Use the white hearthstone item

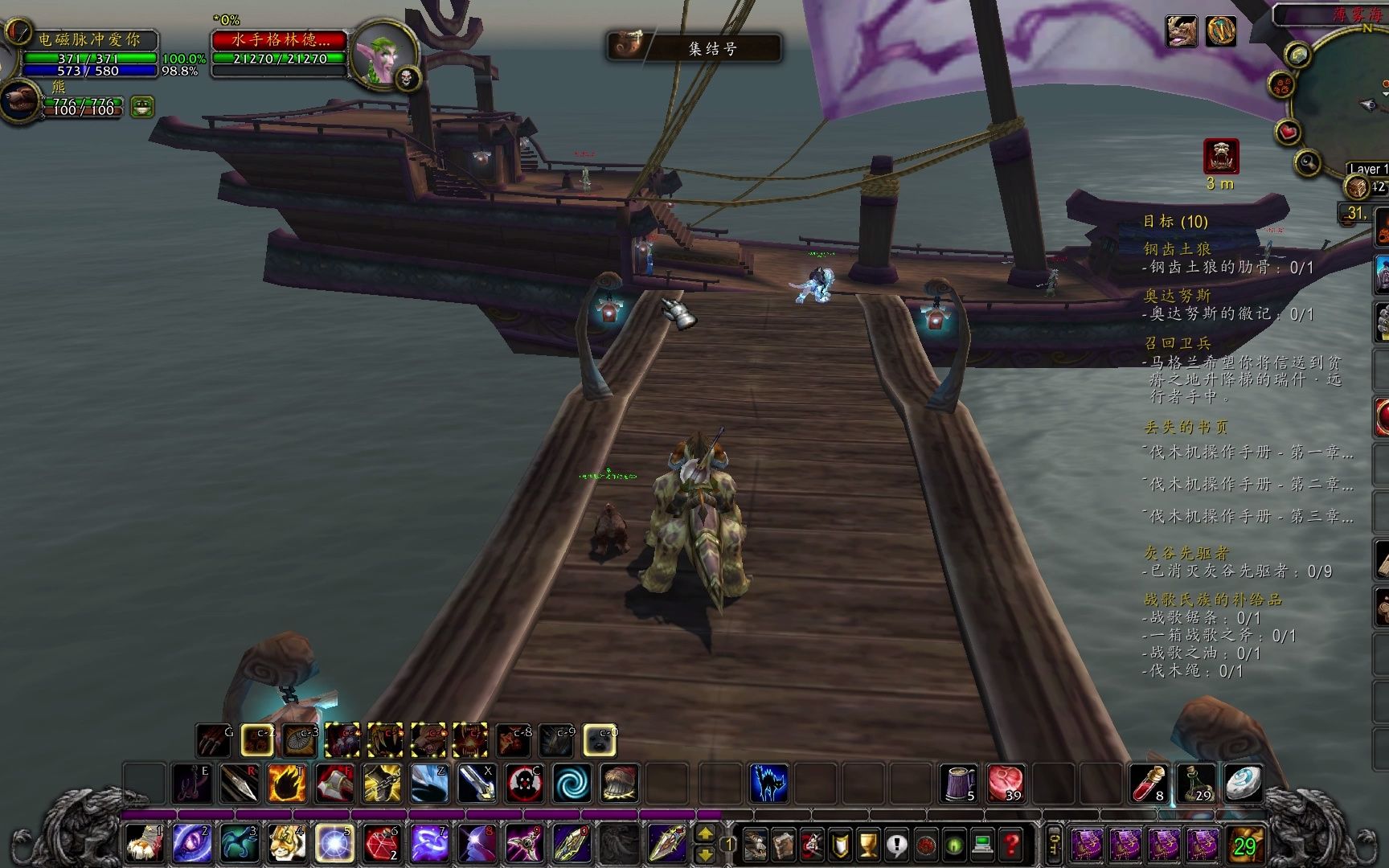tap(1243, 783)
